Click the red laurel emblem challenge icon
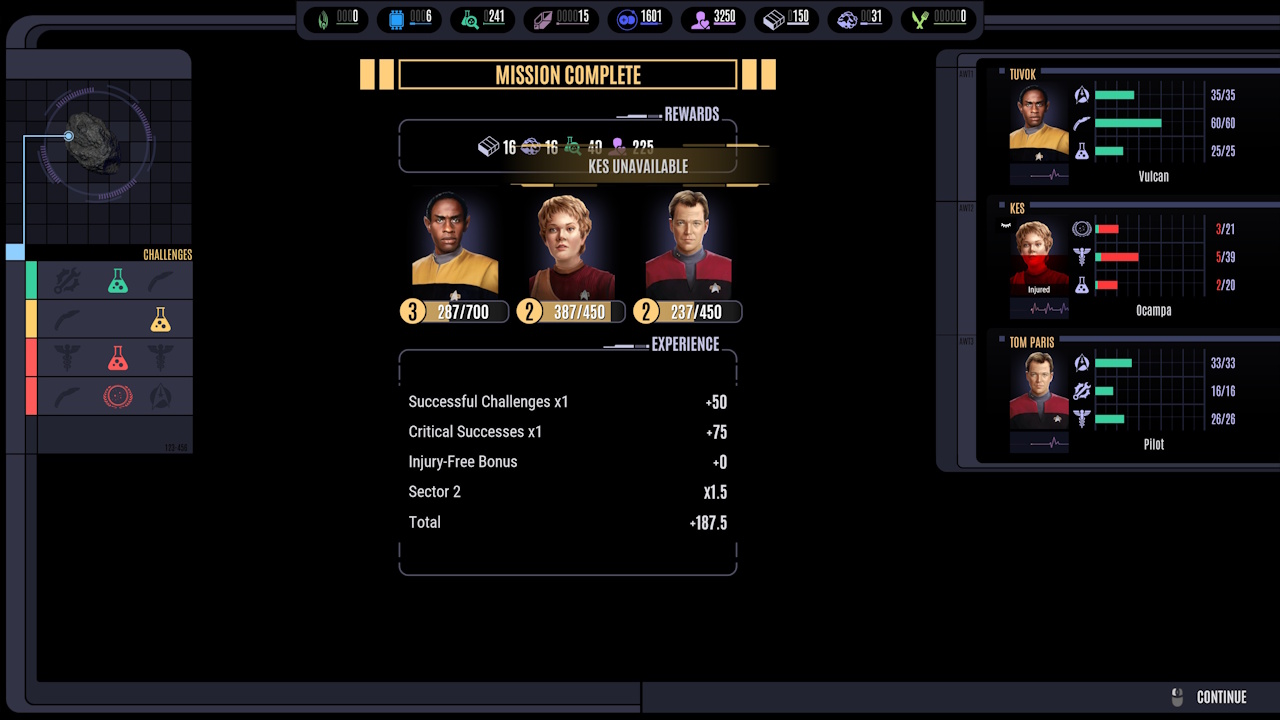 (x=118, y=395)
